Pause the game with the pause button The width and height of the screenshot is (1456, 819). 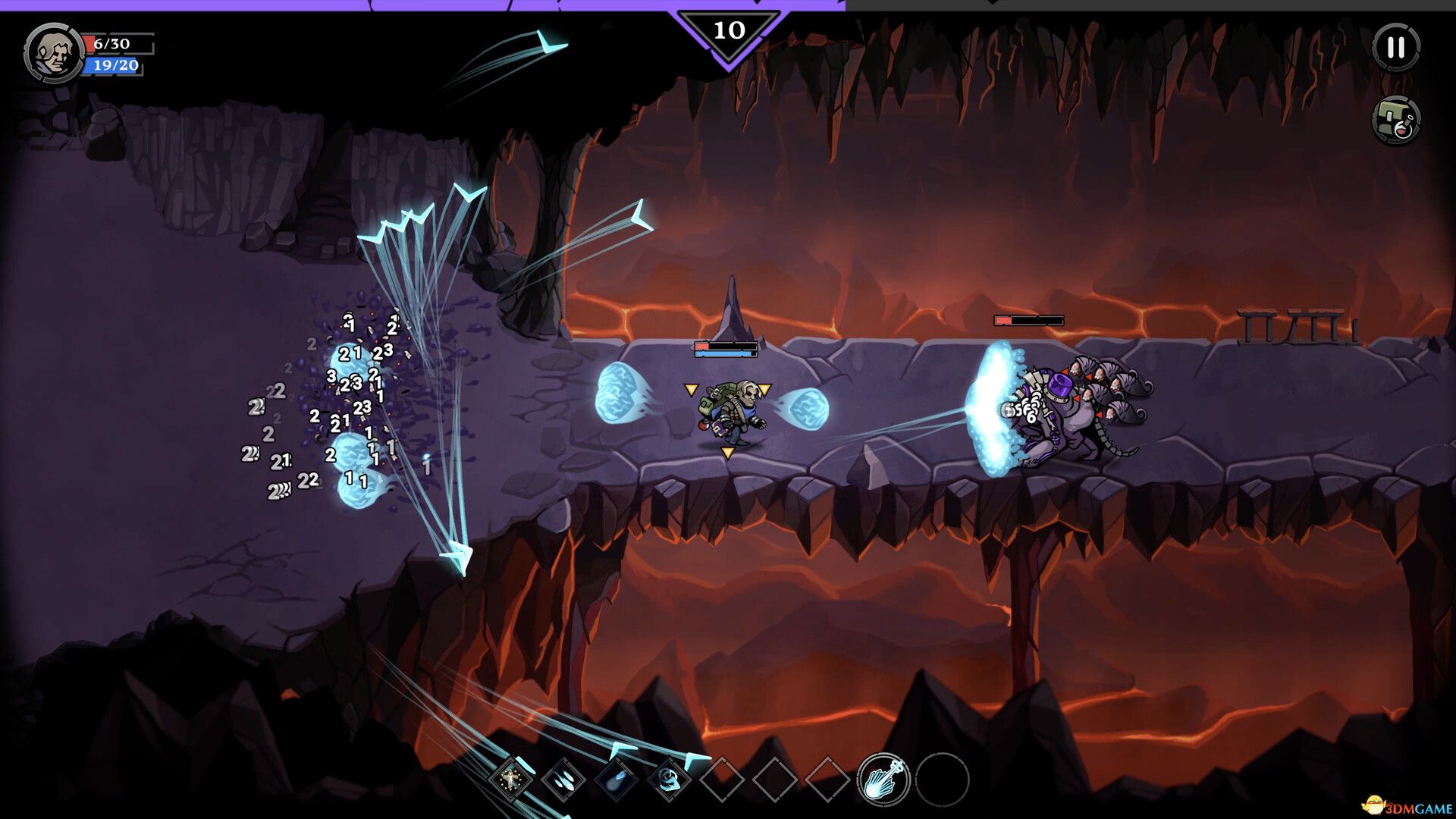(x=1398, y=48)
